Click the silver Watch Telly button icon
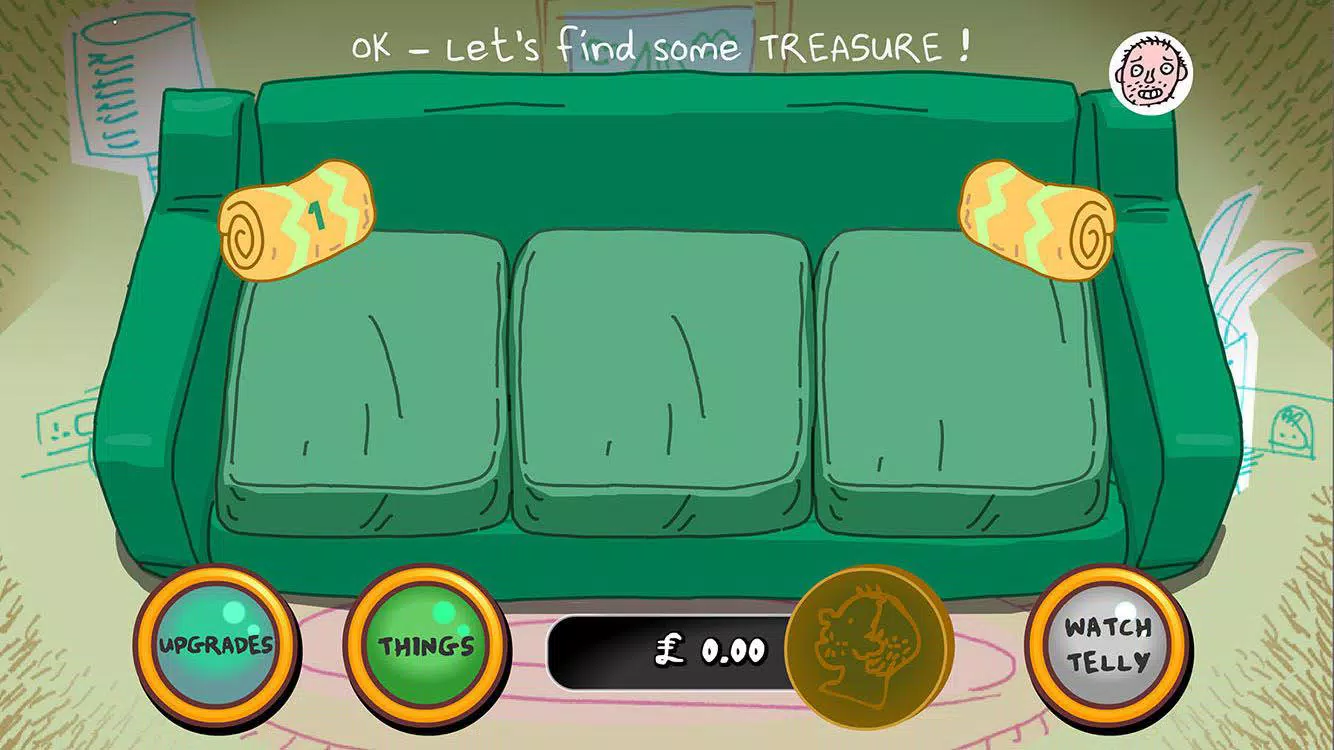Image resolution: width=1334 pixels, height=750 pixels. (1110, 645)
